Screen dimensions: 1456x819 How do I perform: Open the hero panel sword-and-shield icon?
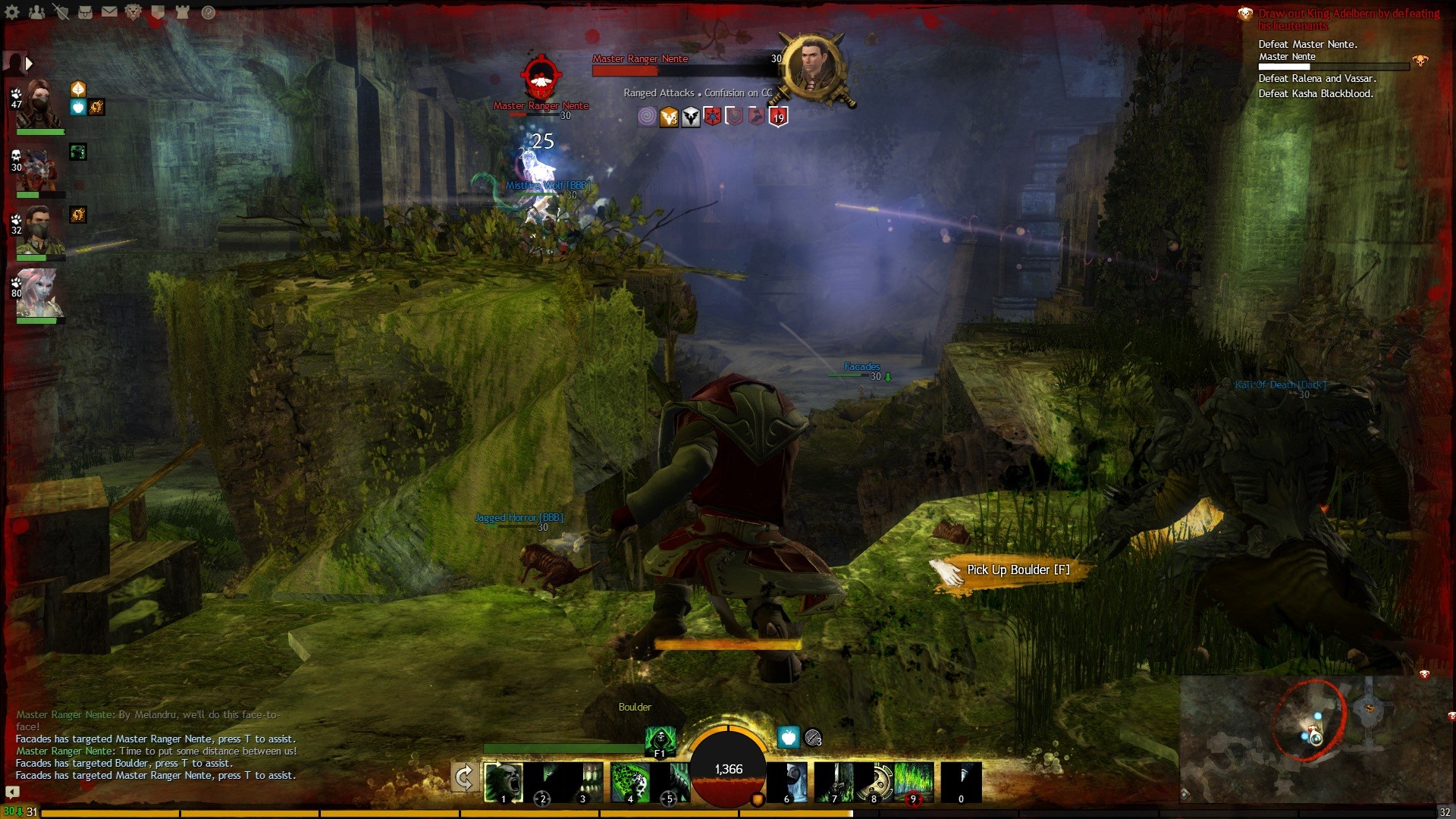point(61,12)
